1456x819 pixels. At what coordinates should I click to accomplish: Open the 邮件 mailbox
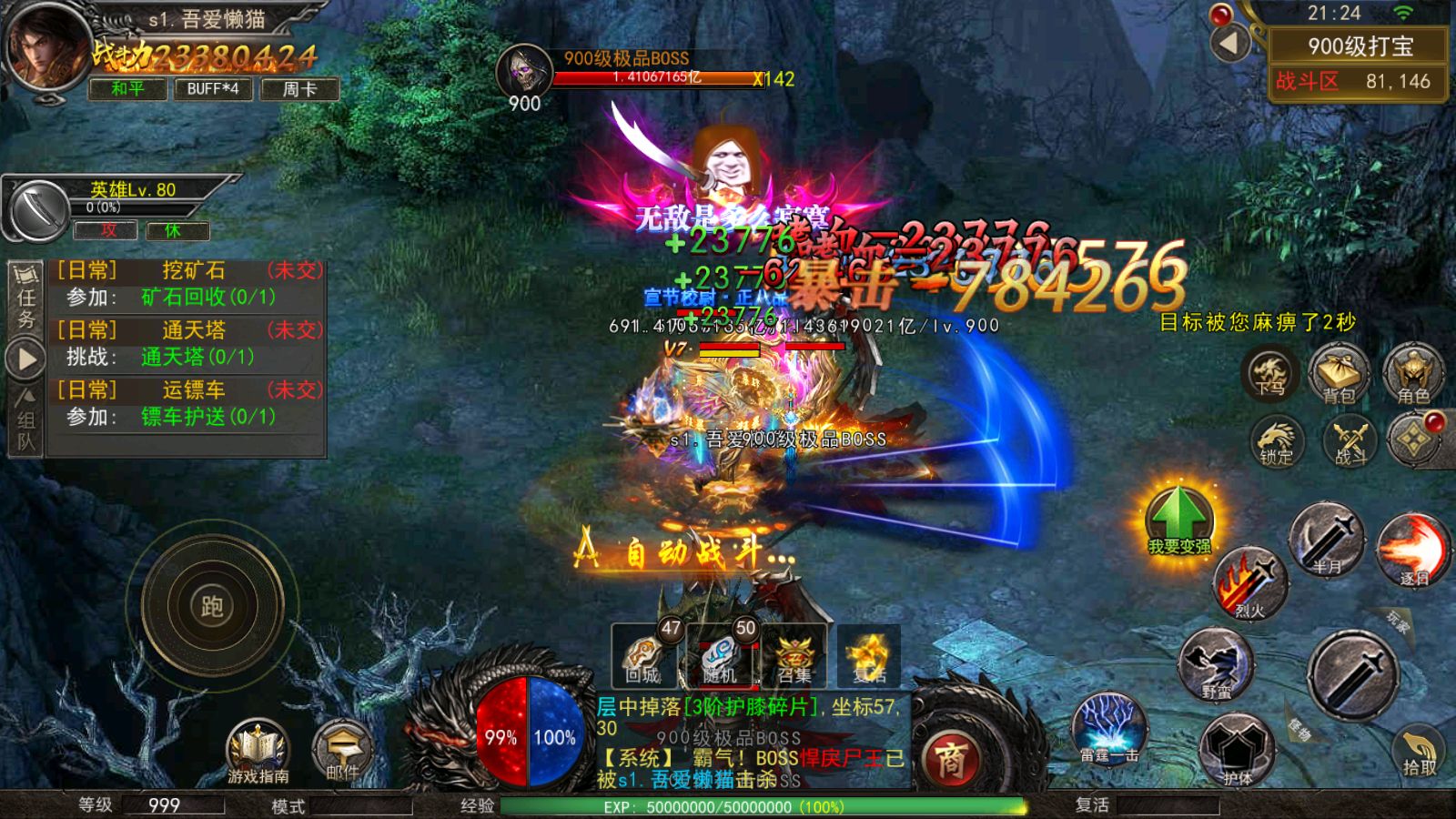[x=342, y=752]
